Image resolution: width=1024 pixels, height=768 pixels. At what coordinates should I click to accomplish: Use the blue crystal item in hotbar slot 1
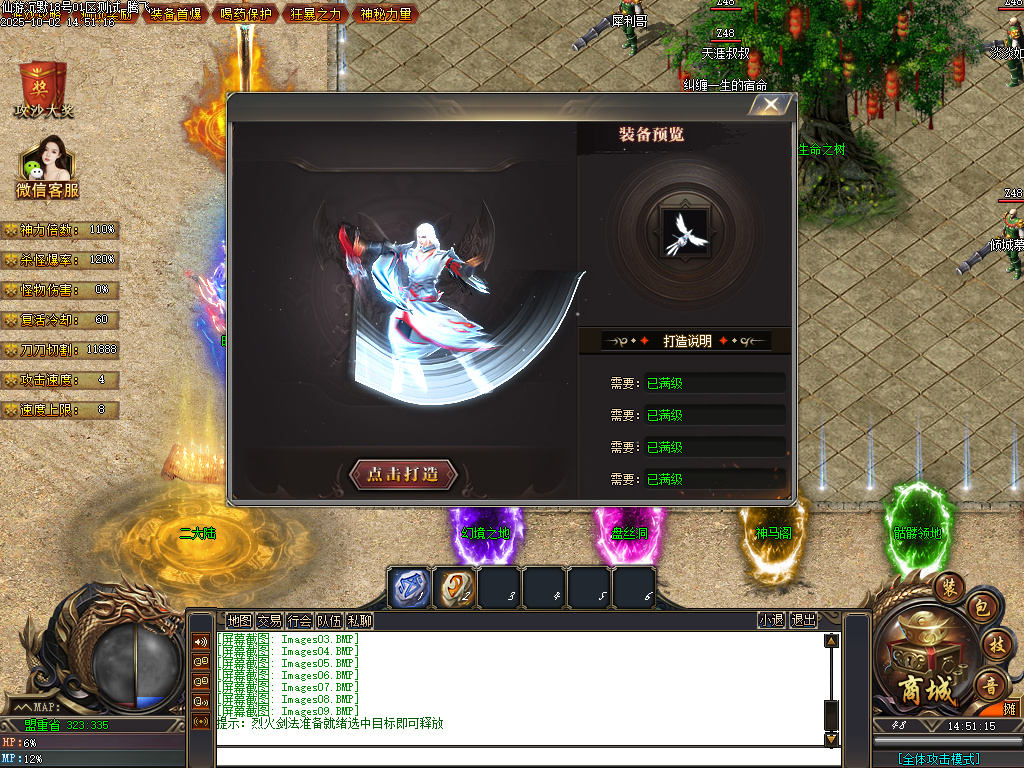click(x=409, y=588)
